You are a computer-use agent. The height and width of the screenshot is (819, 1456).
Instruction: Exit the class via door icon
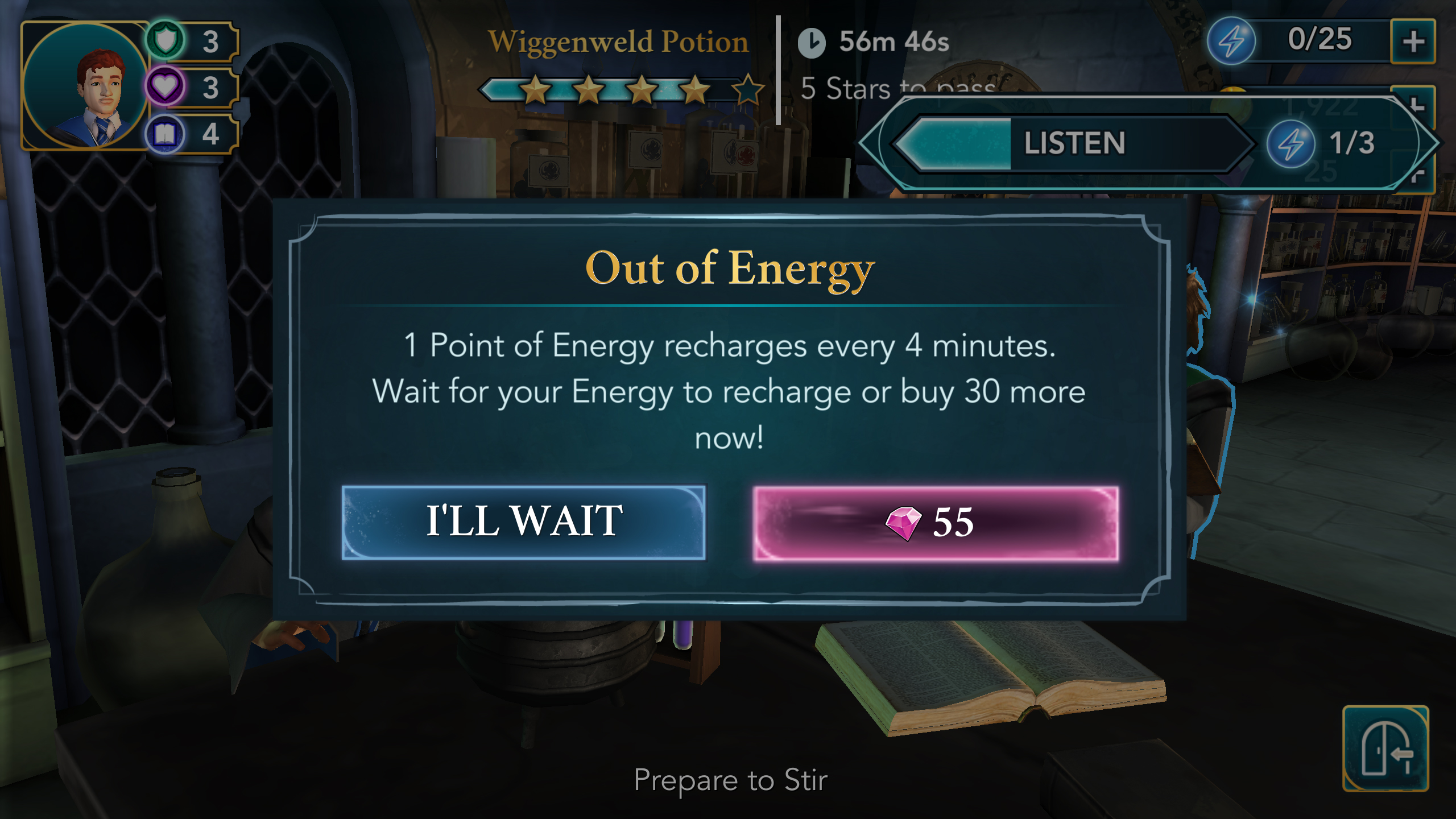click(x=1385, y=748)
